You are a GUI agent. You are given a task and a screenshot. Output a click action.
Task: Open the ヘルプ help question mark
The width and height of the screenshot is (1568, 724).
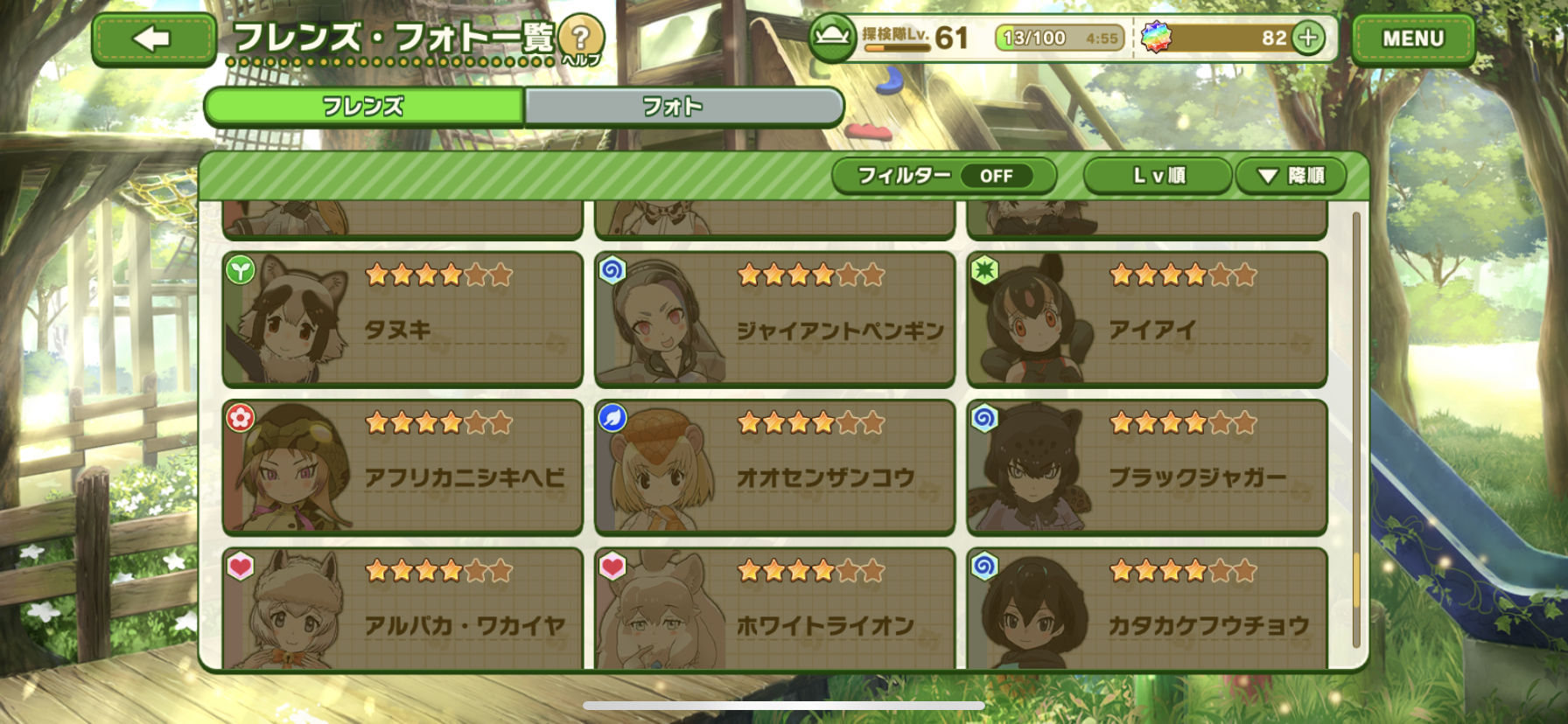point(580,39)
